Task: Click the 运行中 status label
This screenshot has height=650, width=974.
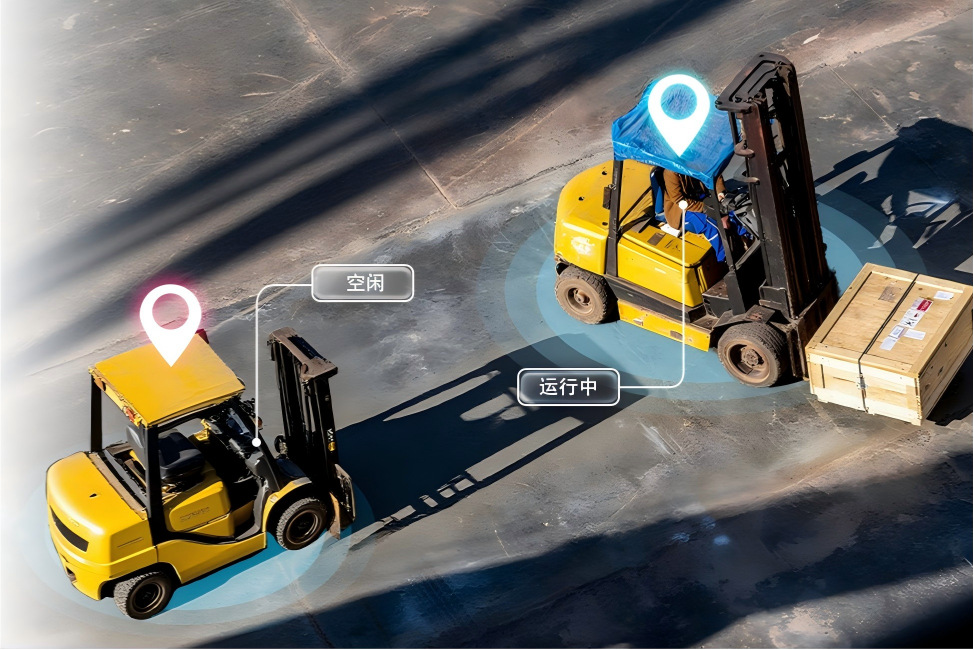Action: point(568,387)
